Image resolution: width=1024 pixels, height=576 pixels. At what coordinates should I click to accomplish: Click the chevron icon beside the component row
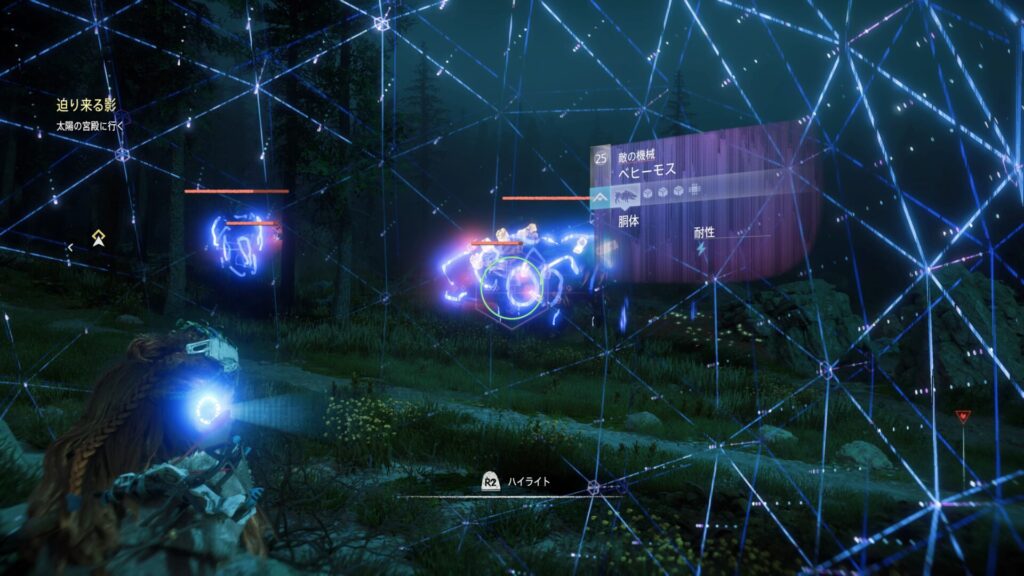coord(601,198)
